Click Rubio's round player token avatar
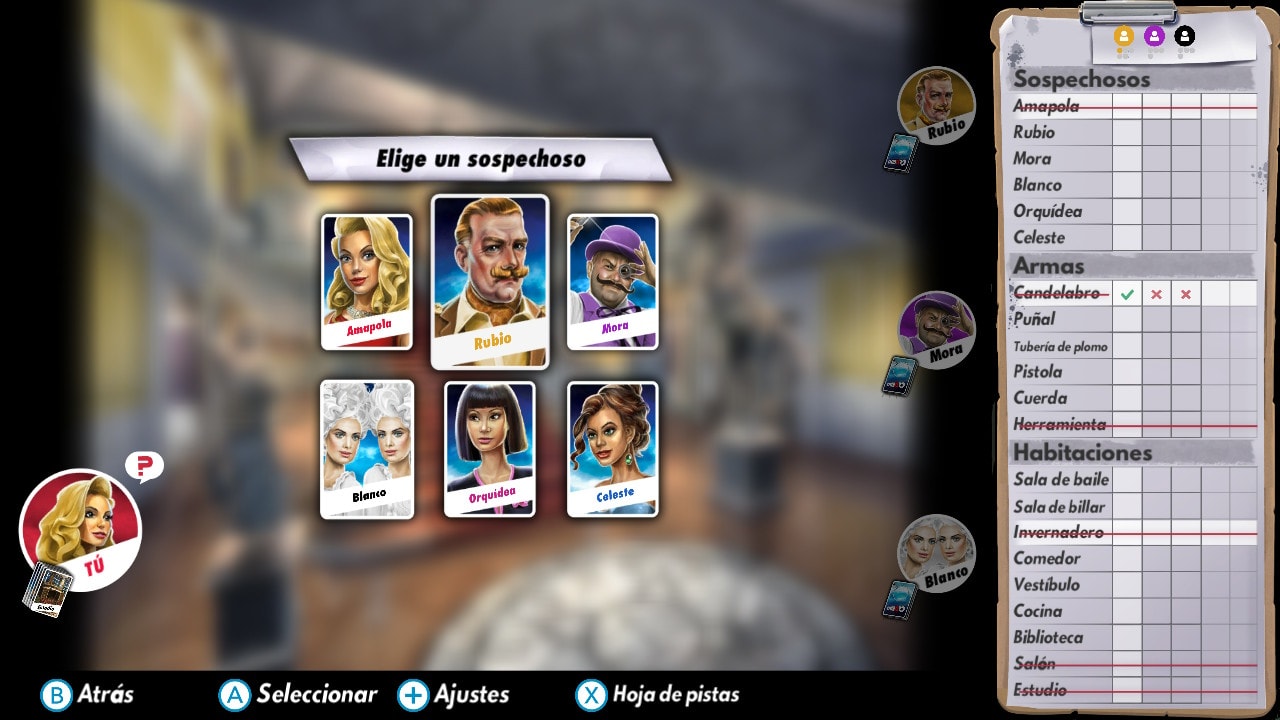 (936, 103)
